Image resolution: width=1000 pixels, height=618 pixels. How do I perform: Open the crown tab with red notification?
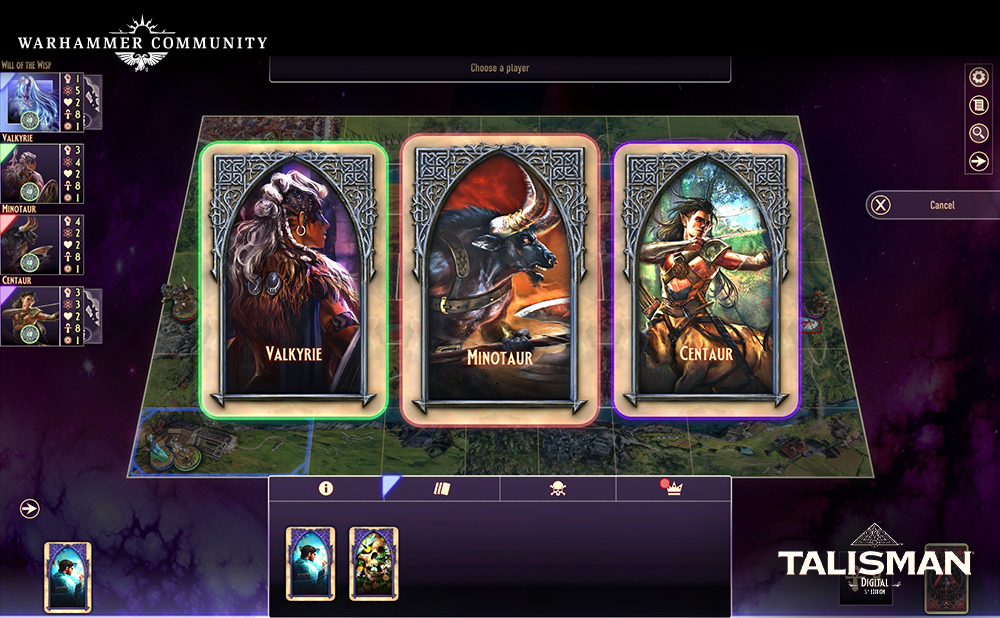pyautogui.click(x=673, y=488)
